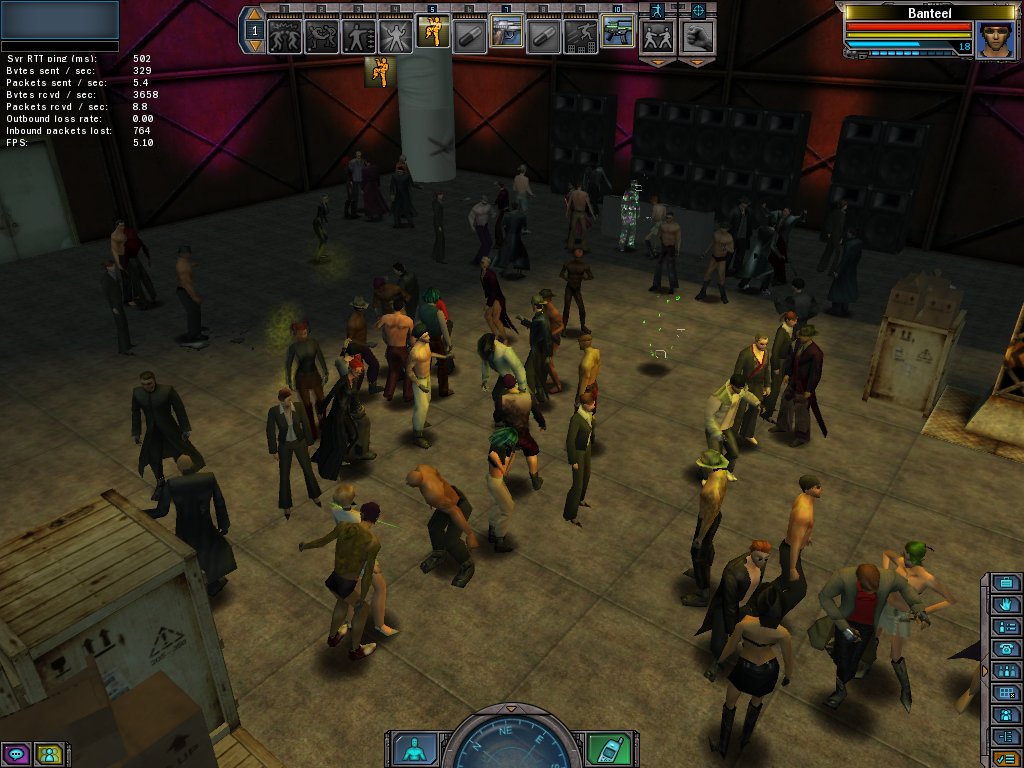Equip the green submachine gun in slot 10
The image size is (1024, 768).
pos(617,32)
